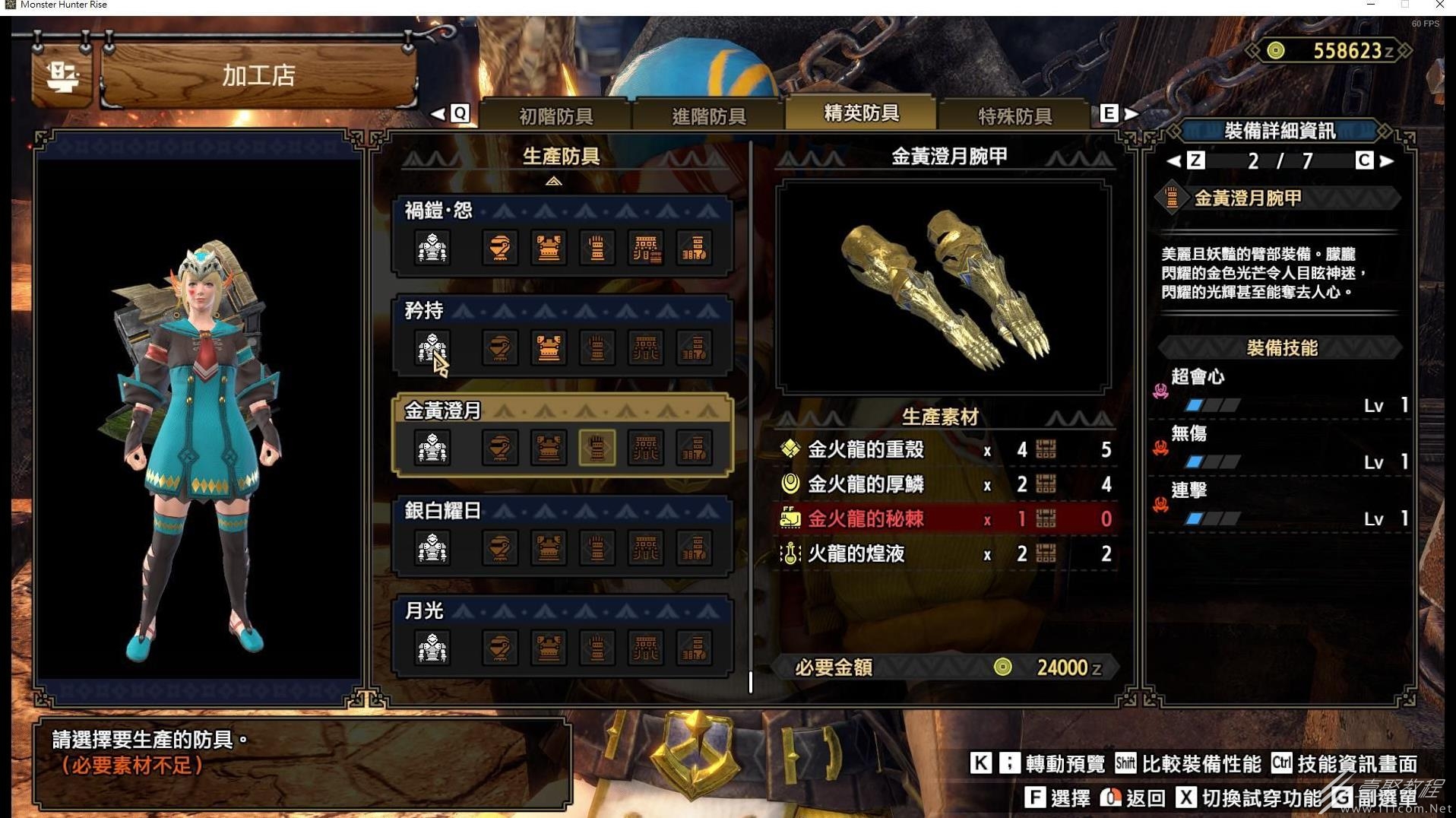Go to next equipment detail page arrow
Screen dimensions: 1456x818
click(1387, 160)
